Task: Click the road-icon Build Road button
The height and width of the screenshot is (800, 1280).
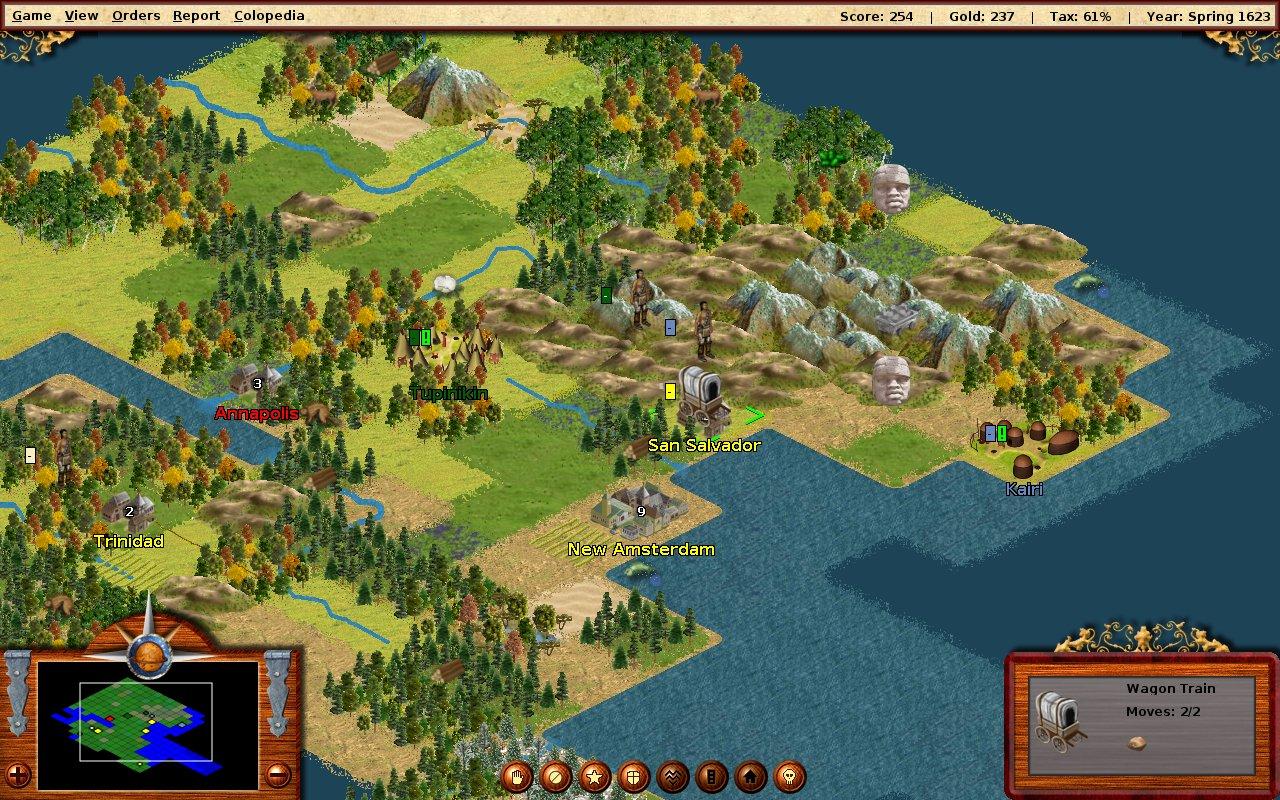Action: coord(712,776)
